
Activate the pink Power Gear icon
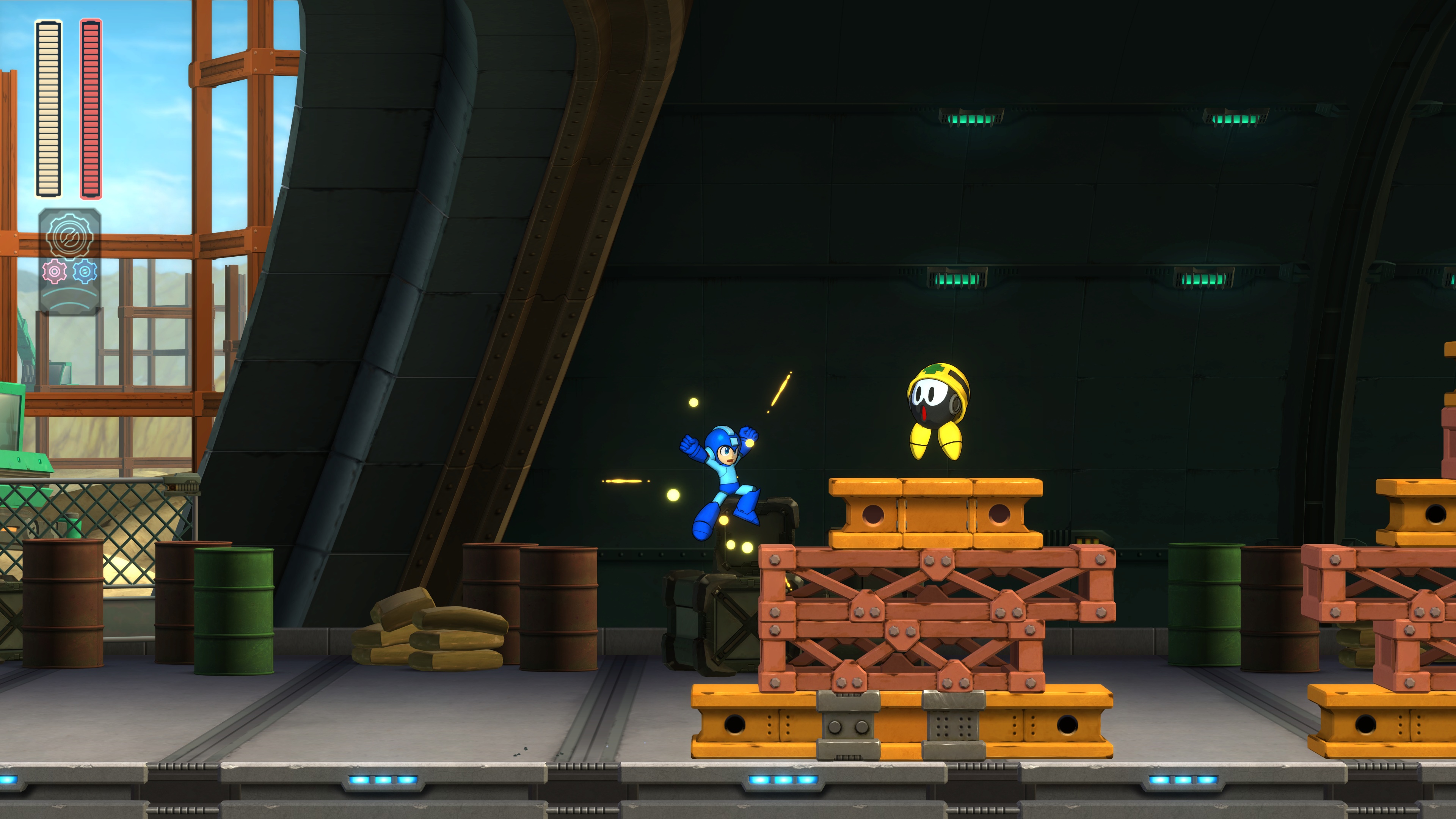pos(54,272)
